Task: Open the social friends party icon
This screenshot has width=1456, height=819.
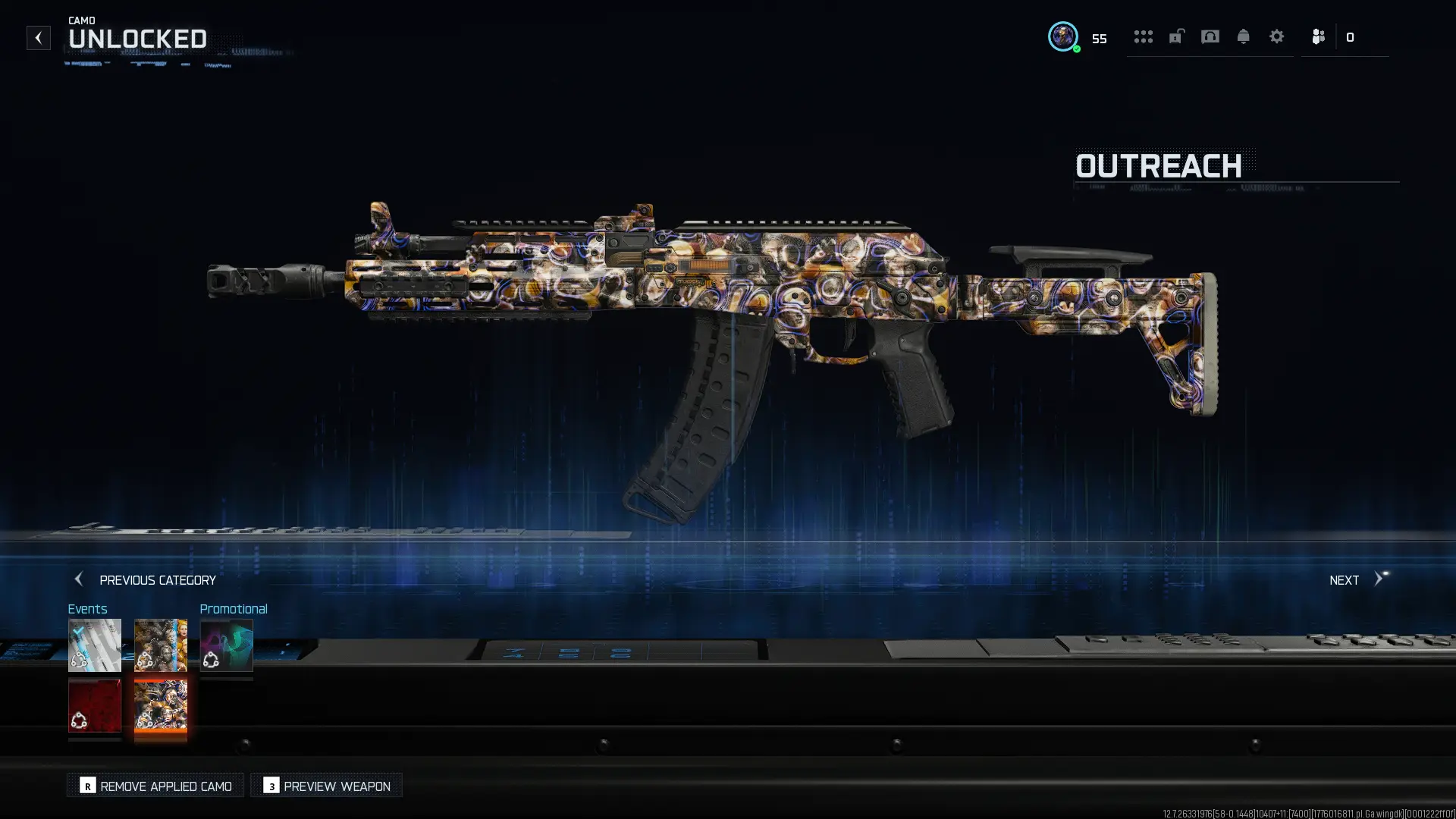Action: (1318, 36)
